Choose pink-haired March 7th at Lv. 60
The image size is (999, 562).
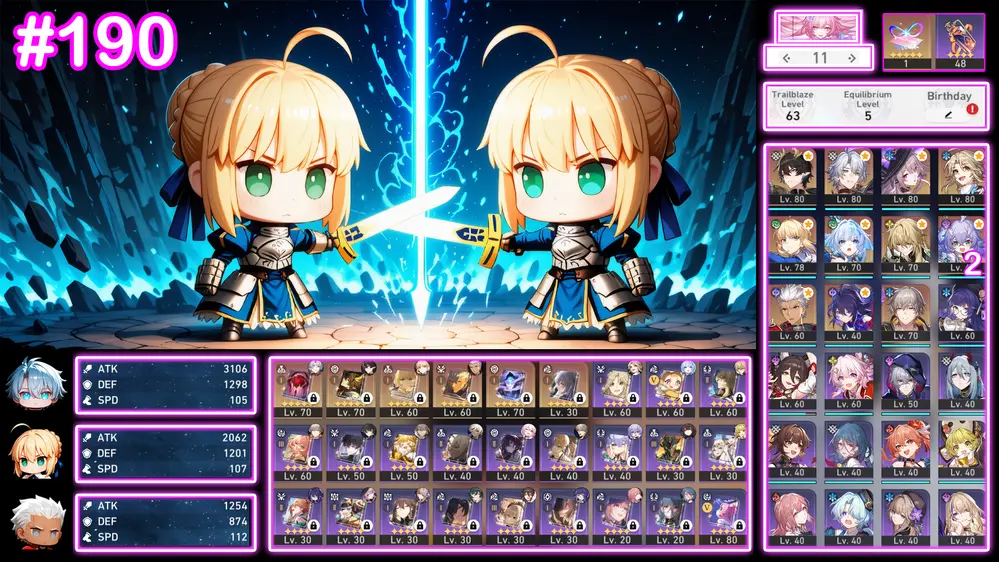click(849, 379)
